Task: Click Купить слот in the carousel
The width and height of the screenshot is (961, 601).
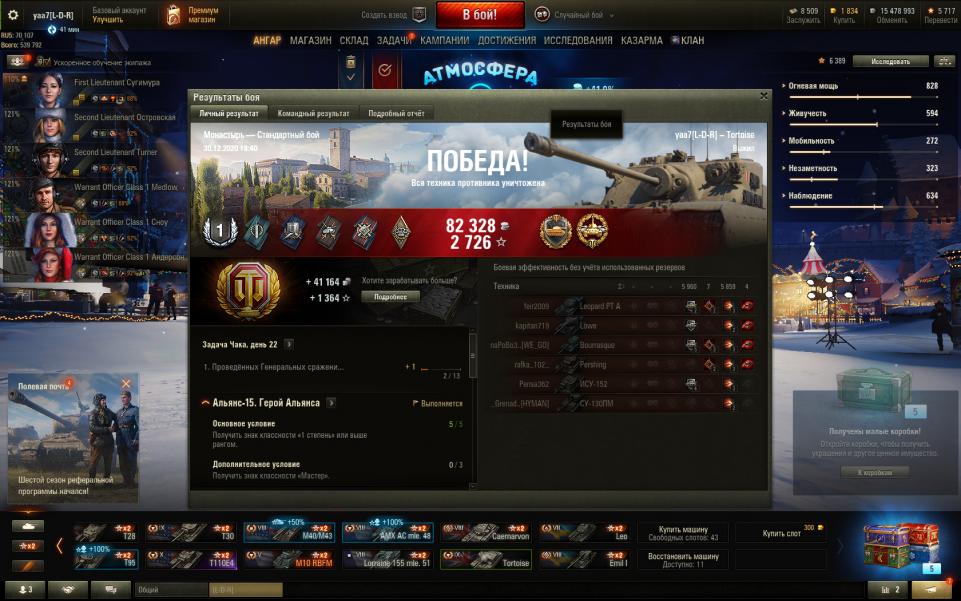Action: pyautogui.click(x=781, y=533)
